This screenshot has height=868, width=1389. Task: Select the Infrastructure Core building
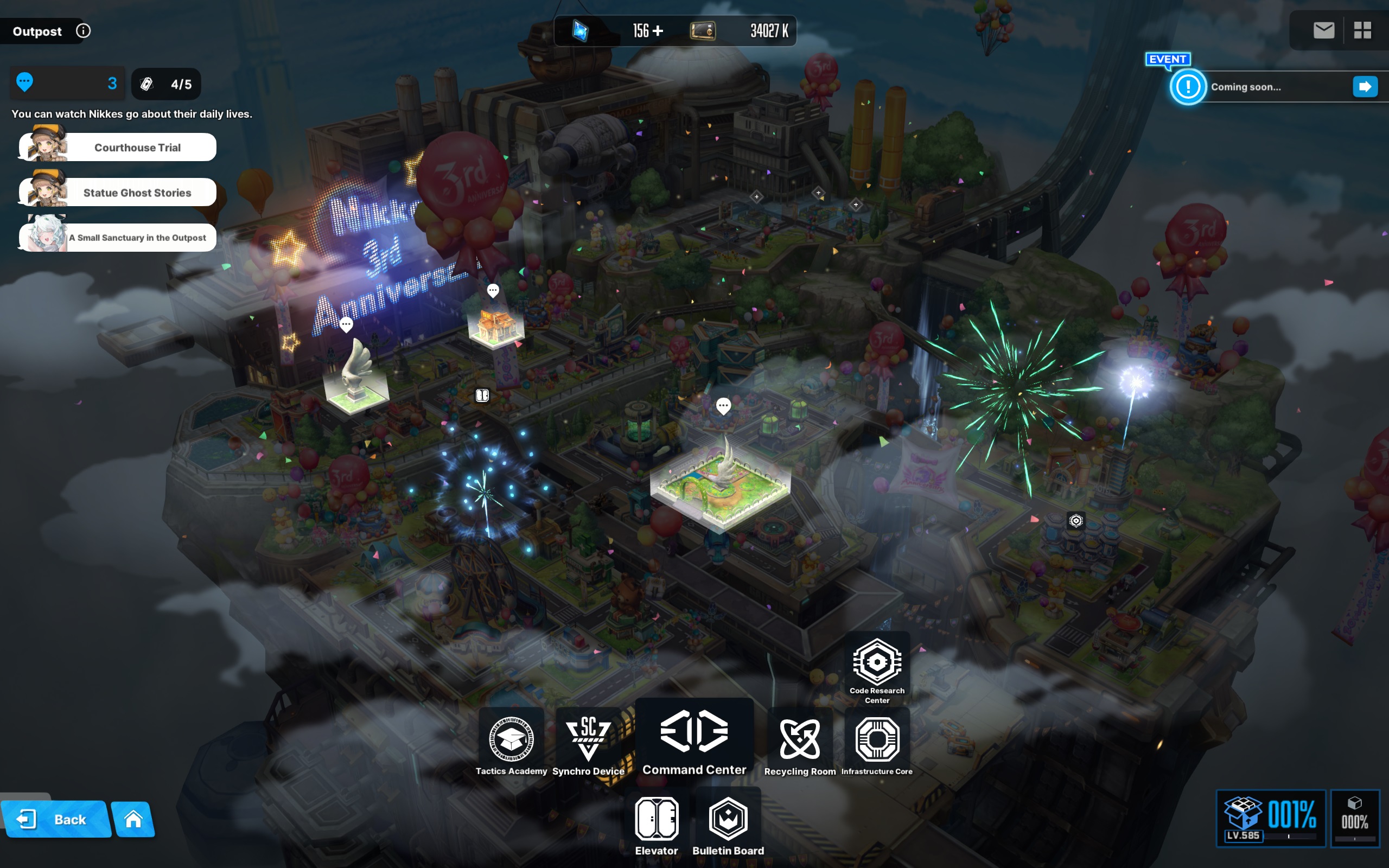876,744
